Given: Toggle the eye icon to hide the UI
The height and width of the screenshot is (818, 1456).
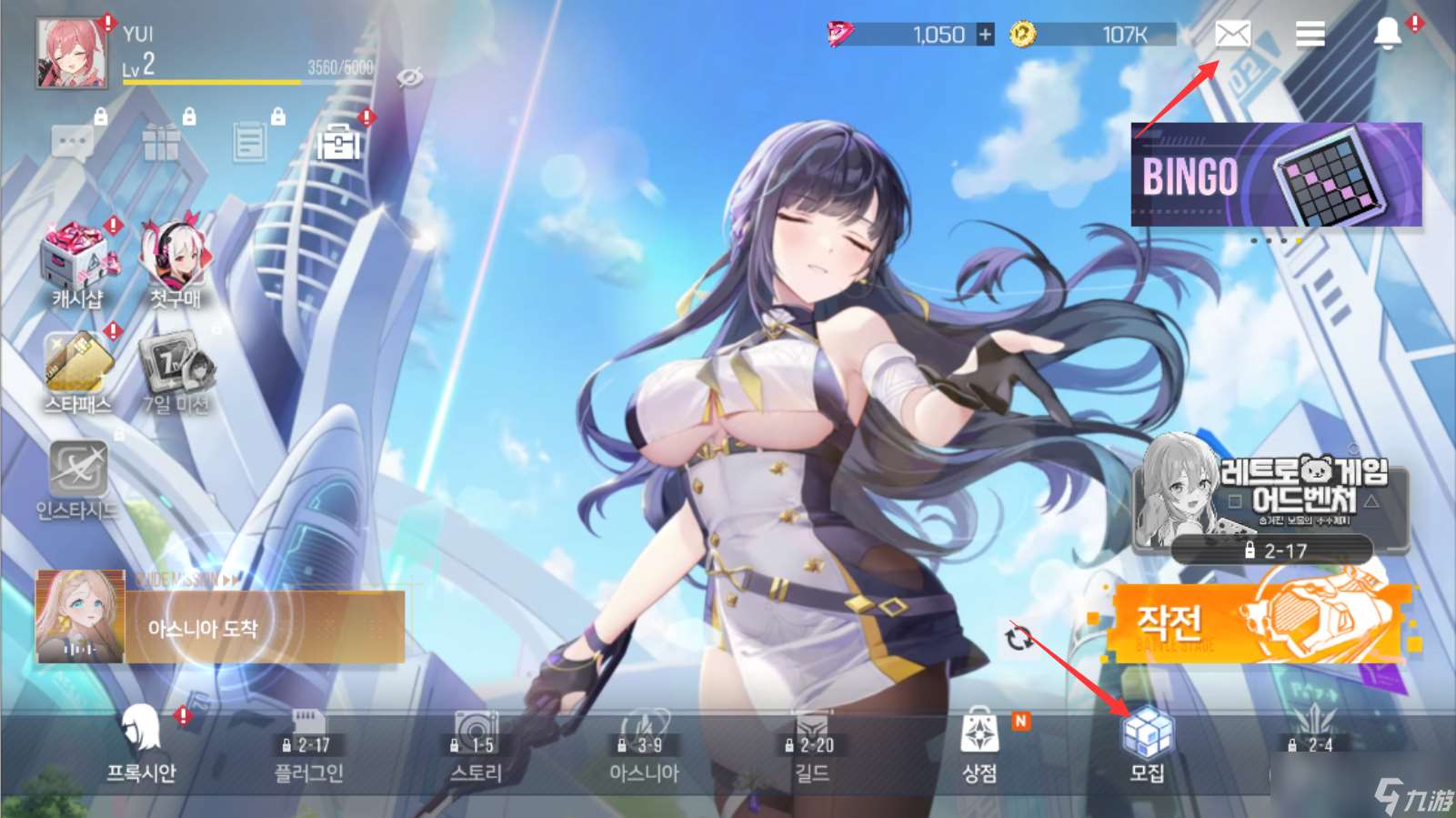Looking at the screenshot, I should pos(411,80).
